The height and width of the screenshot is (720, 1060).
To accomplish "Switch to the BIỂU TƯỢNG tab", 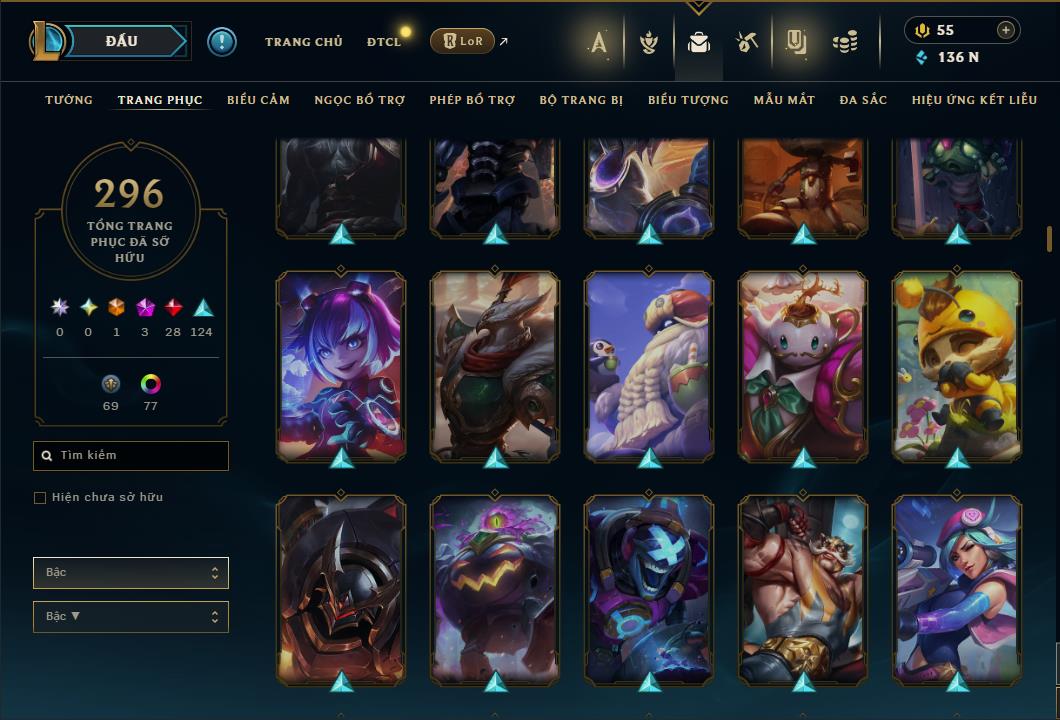I will (688, 100).
